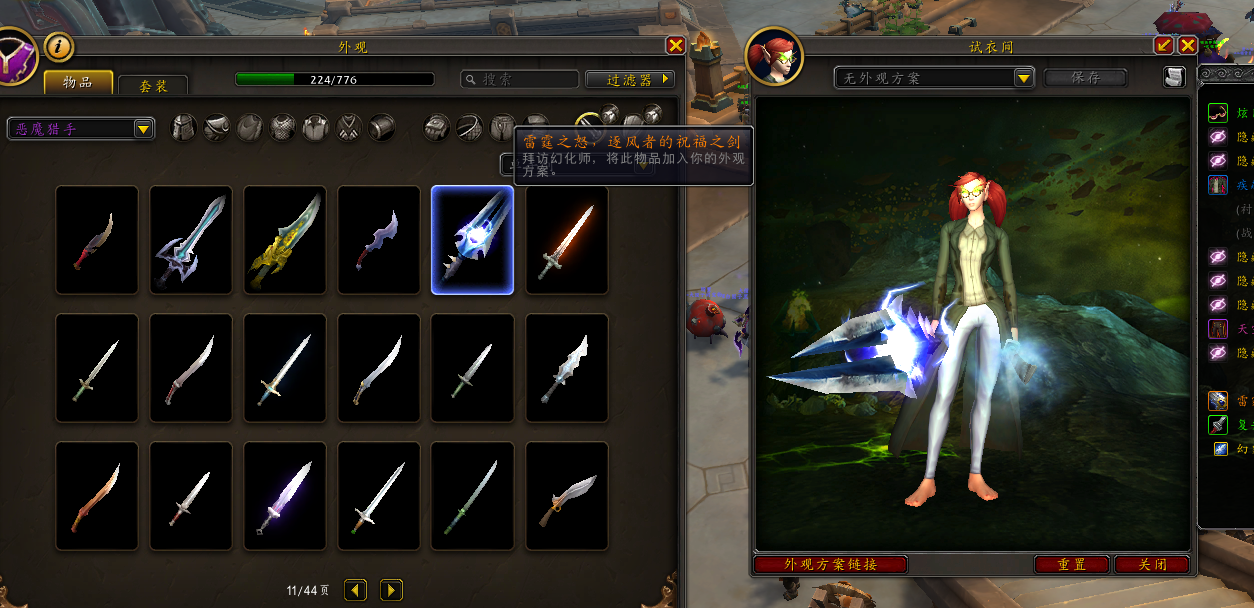This screenshot has height=608, width=1254.
Task: Click the 外观方案链接 outfit link button
Action: [x=830, y=564]
